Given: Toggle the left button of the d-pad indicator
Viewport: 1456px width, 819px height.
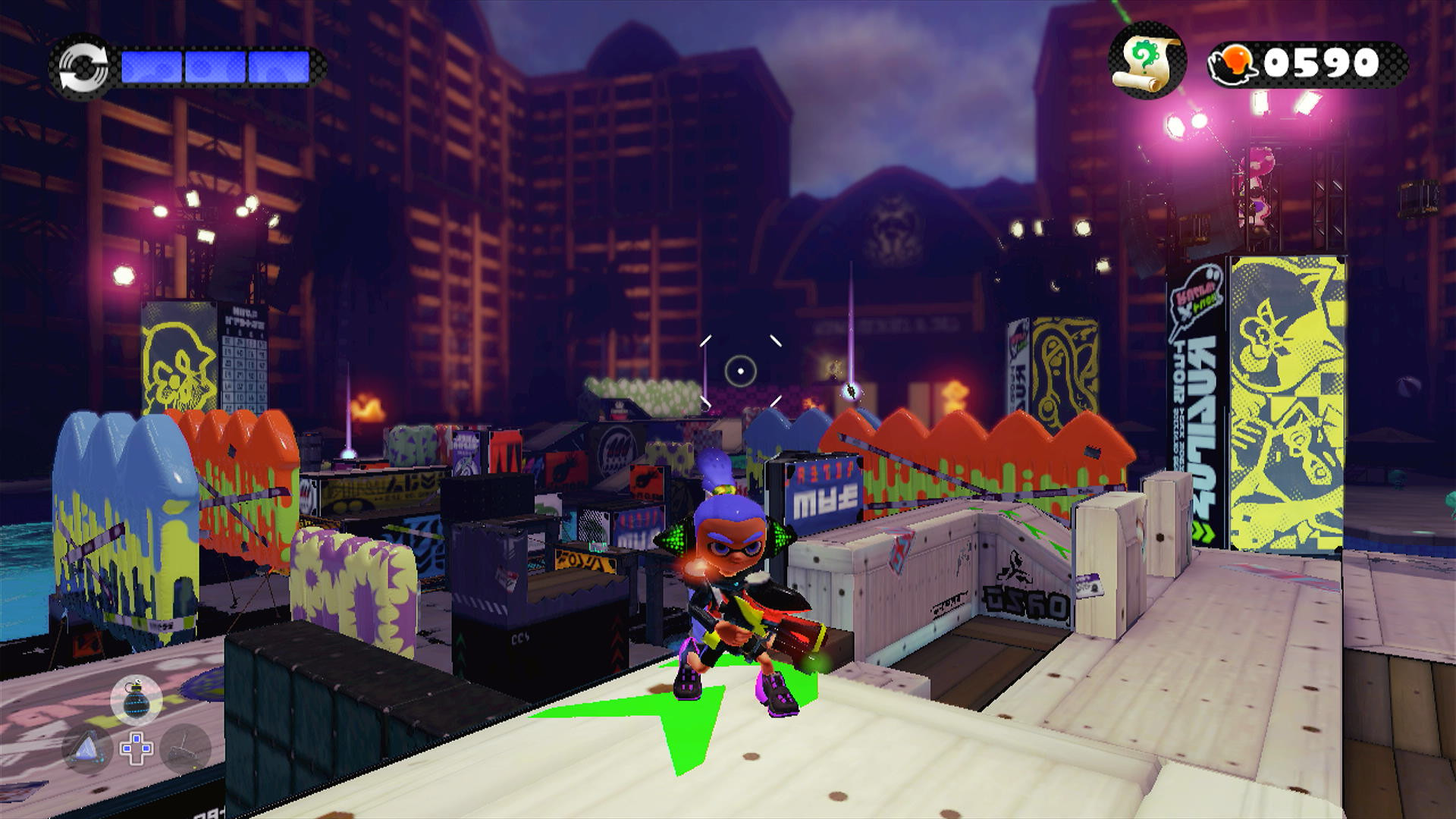Looking at the screenshot, I should [x=126, y=748].
